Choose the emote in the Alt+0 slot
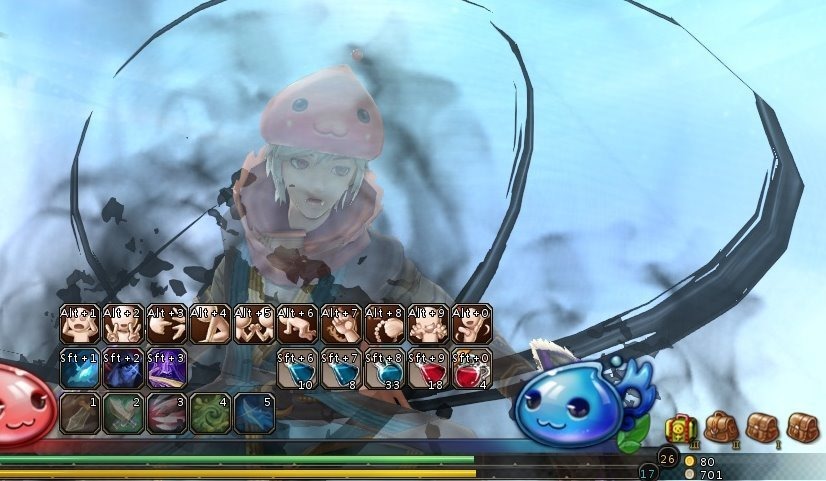826x481 pixels. (472, 324)
